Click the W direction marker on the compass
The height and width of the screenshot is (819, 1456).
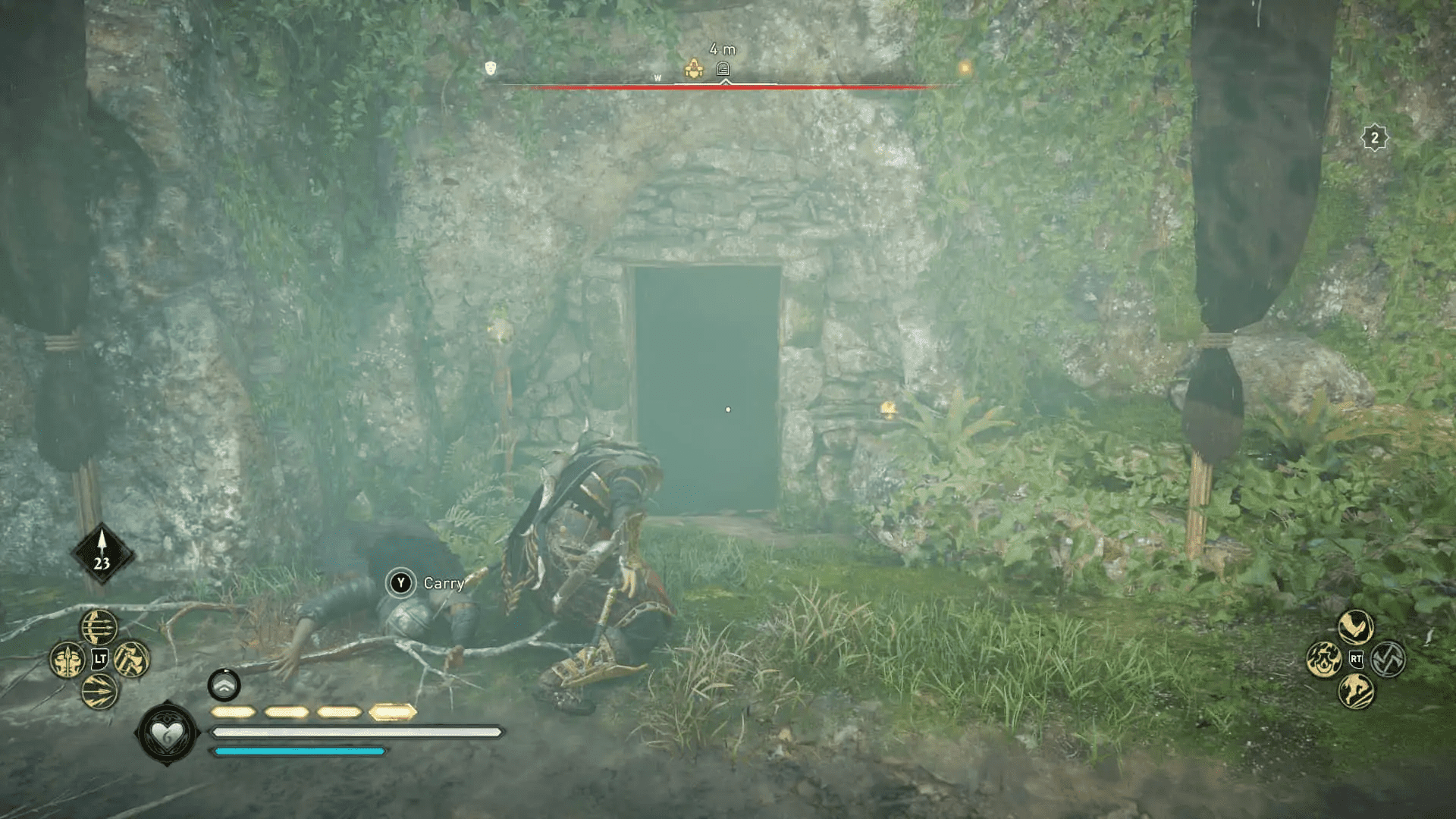click(x=657, y=77)
